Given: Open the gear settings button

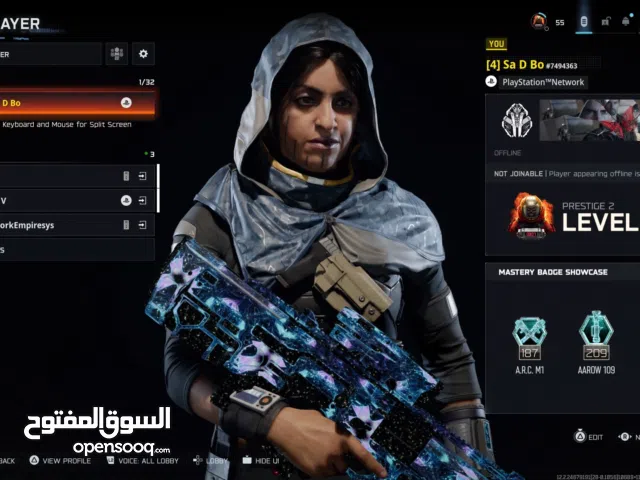Looking at the screenshot, I should [x=144, y=54].
